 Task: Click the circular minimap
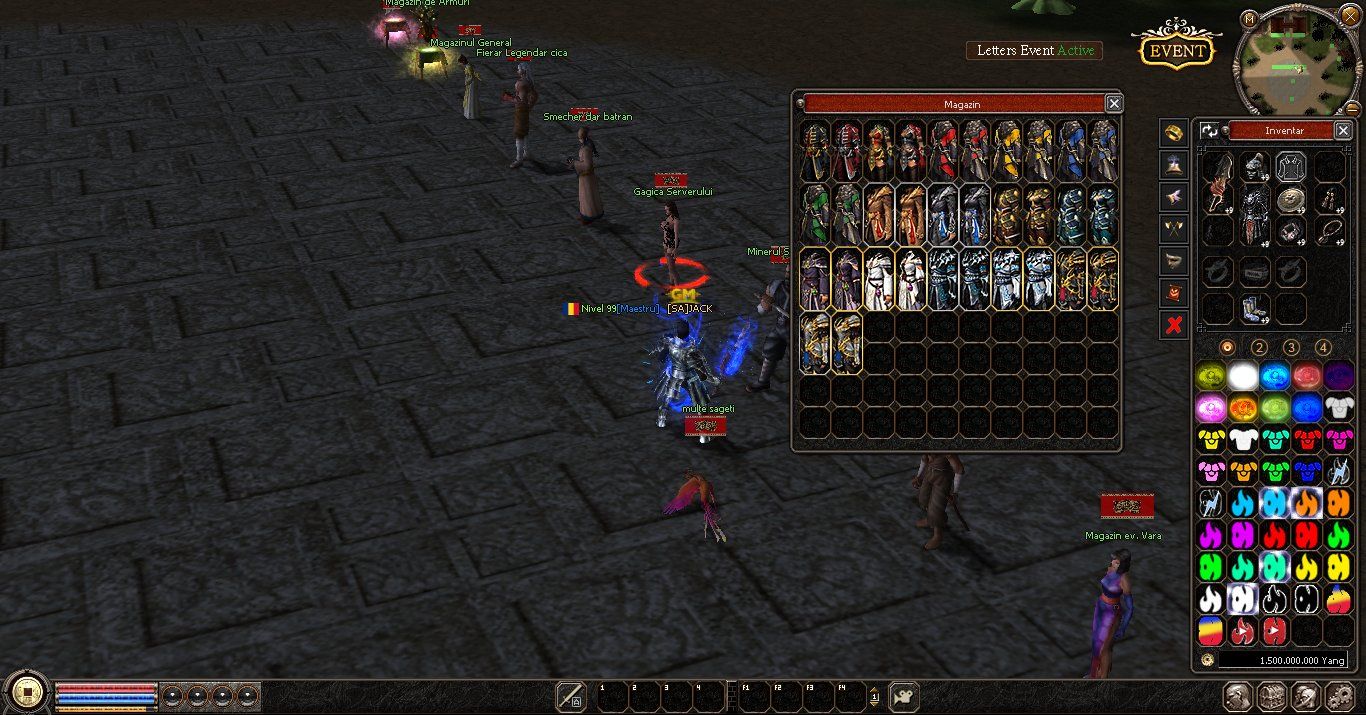pyautogui.click(x=1298, y=62)
